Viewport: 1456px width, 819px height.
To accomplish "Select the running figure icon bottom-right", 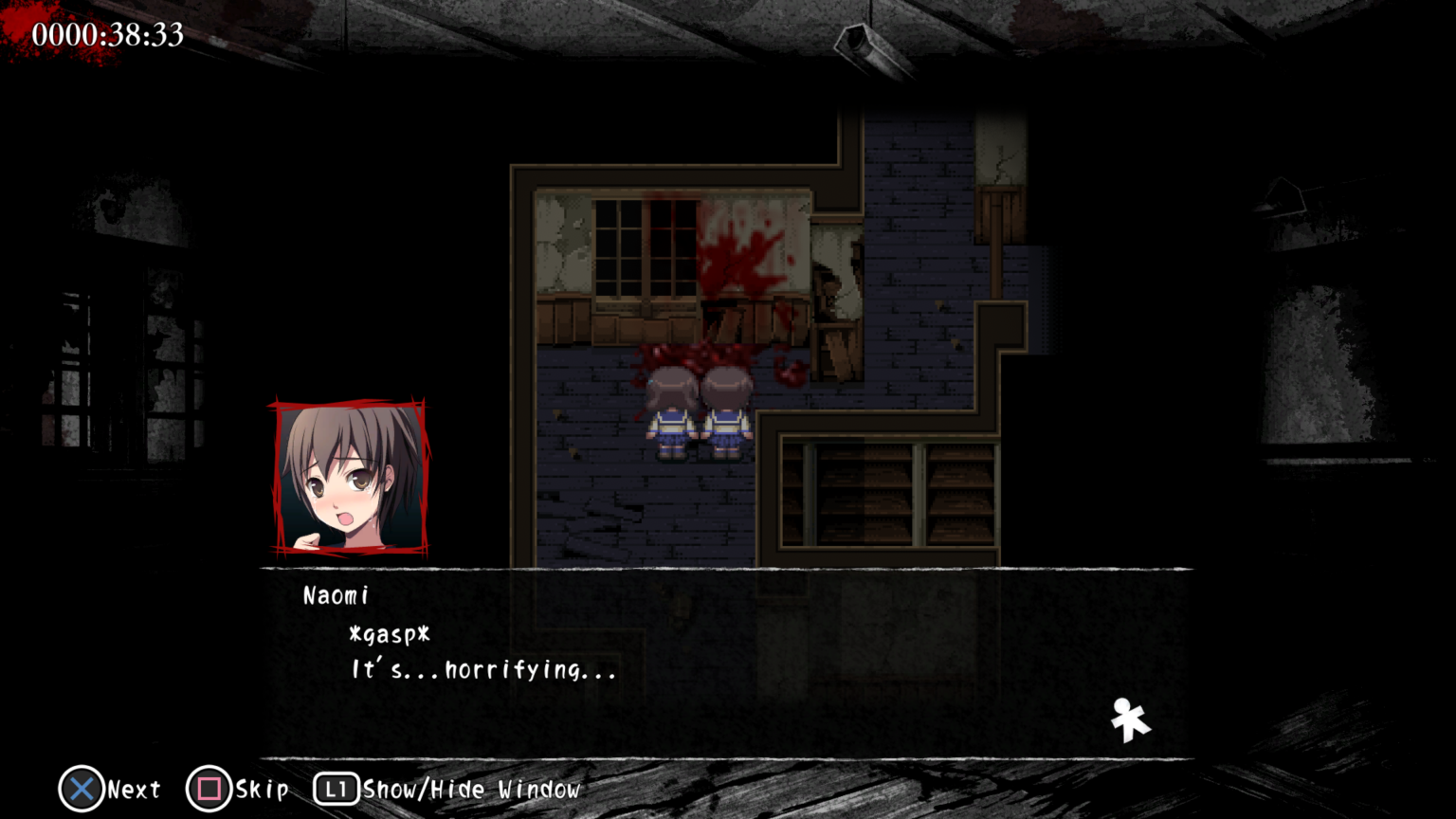I will click(1130, 718).
